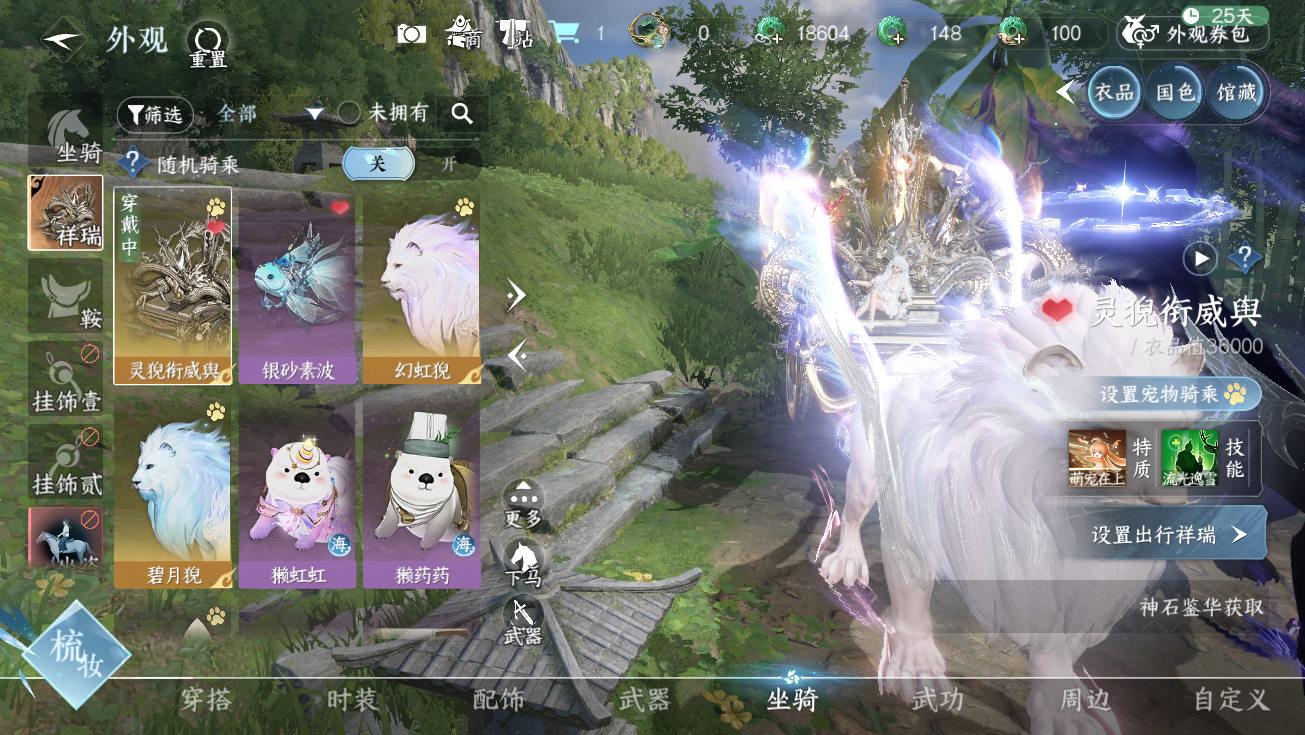Select the 獭虹虹 mount card
1305x735 pixels.
(x=297, y=492)
